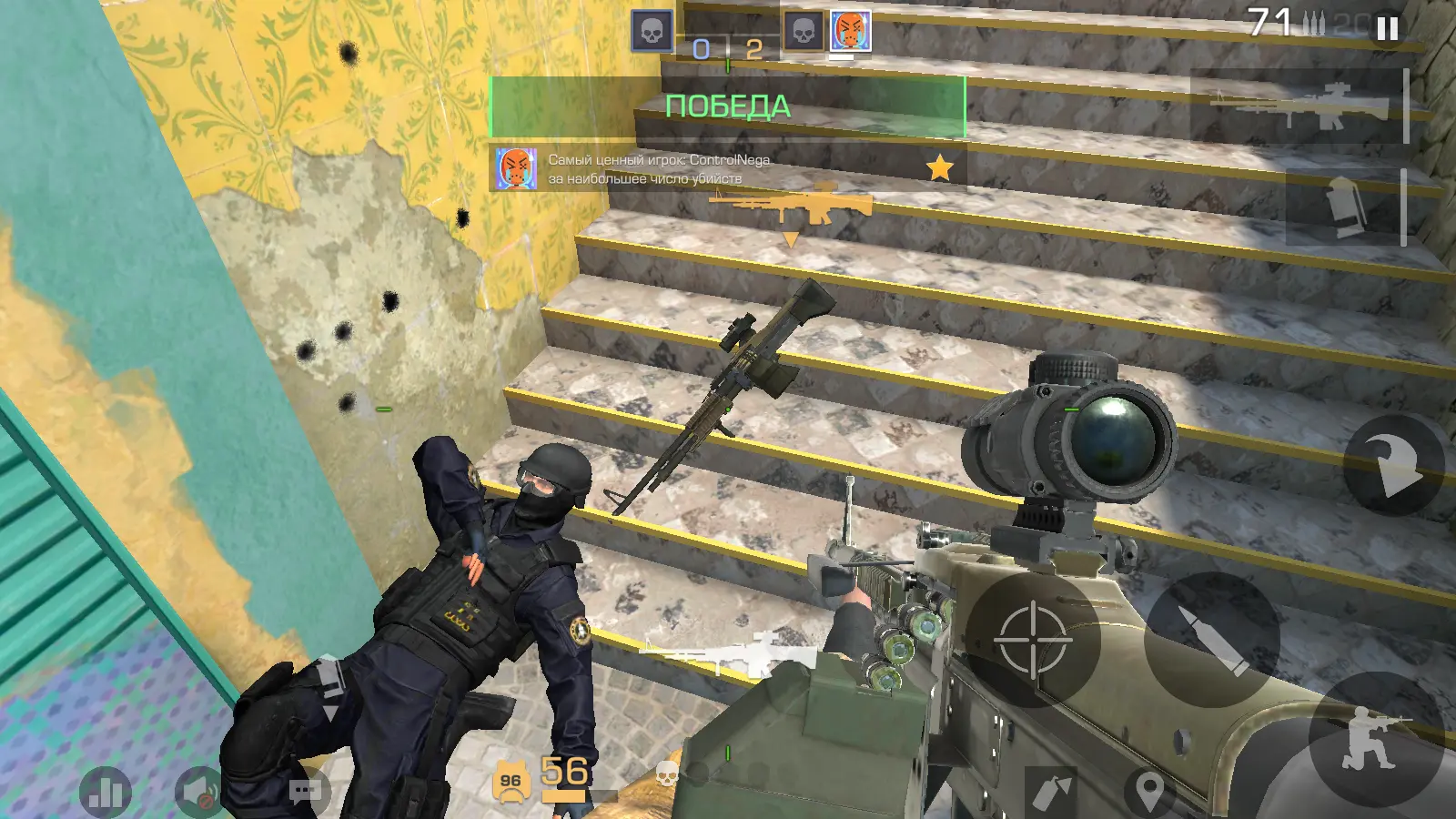Fire using the bullet button
The width and height of the screenshot is (1456, 819).
(1211, 640)
